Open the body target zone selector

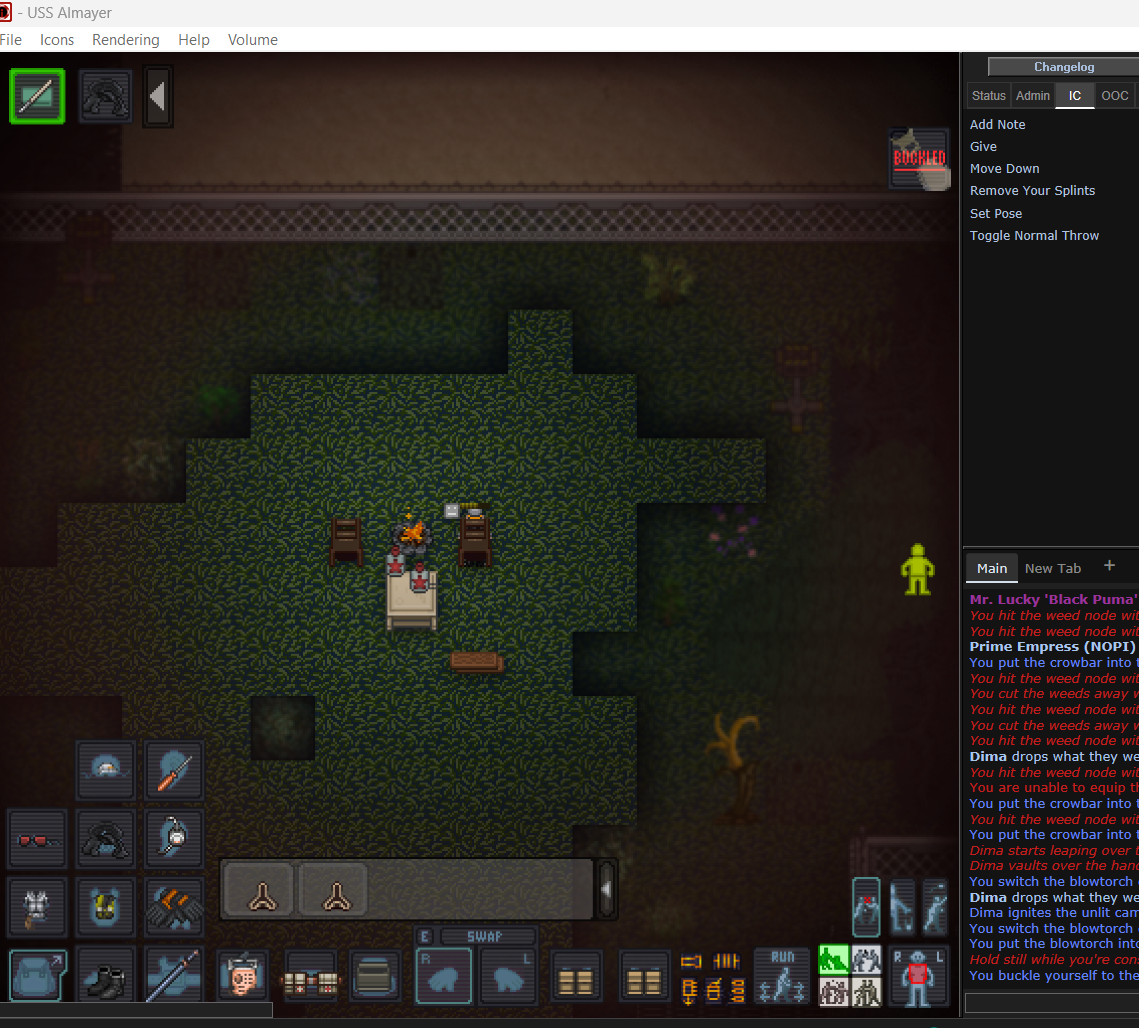tap(918, 976)
